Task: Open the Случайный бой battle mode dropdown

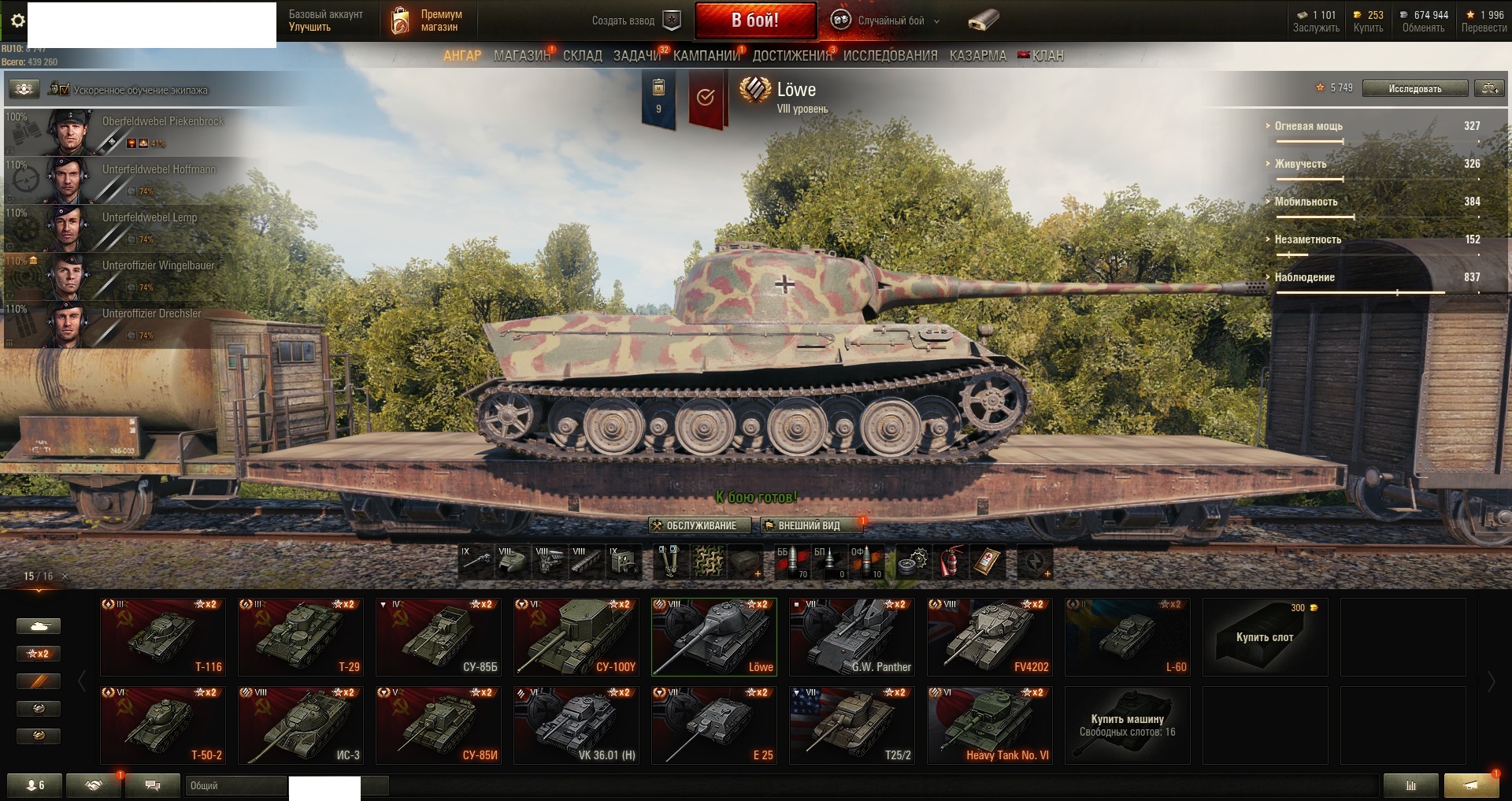Action: point(886,20)
